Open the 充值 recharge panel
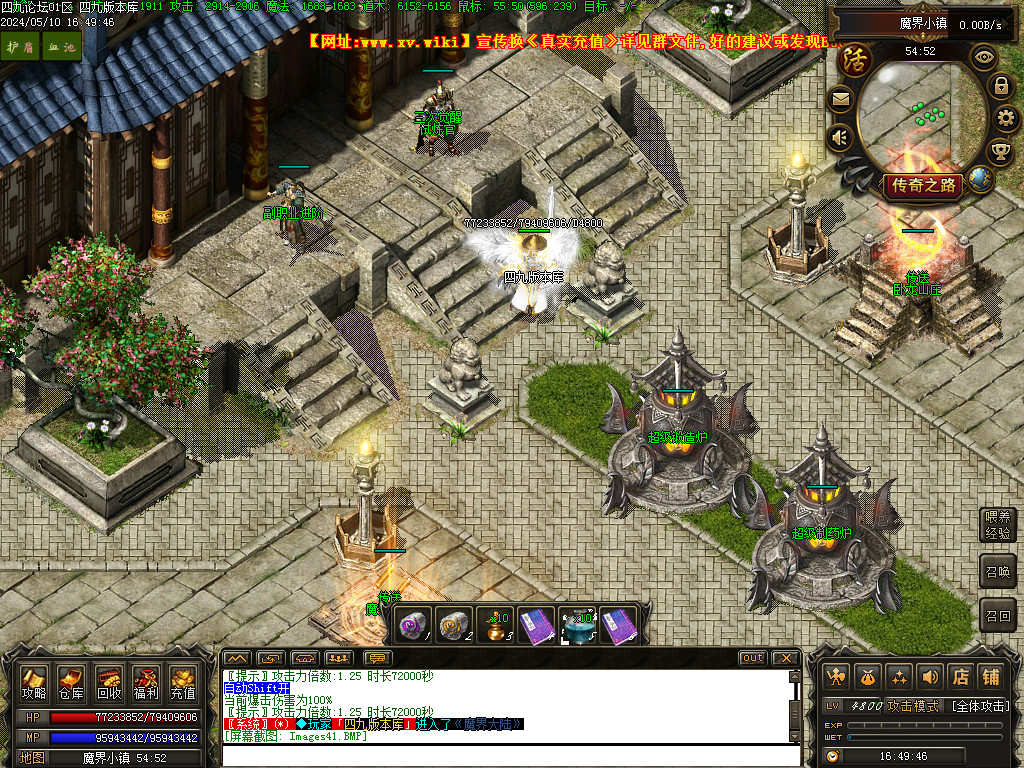 pos(183,682)
